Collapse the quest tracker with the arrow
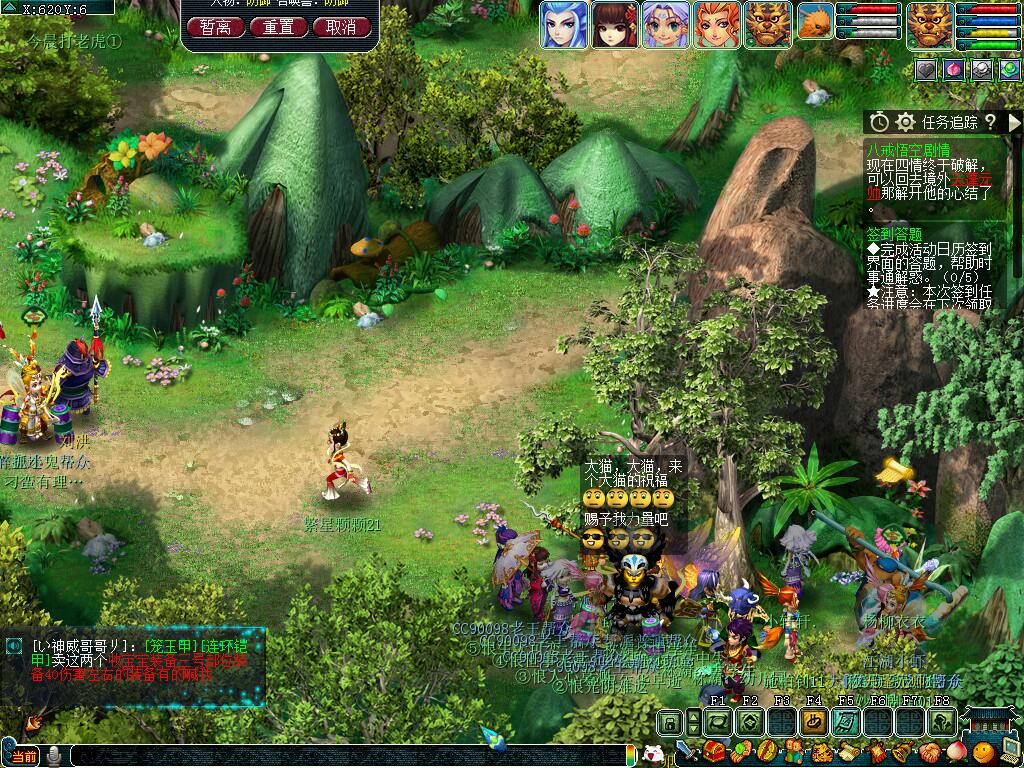The image size is (1024, 768). click(x=1014, y=122)
